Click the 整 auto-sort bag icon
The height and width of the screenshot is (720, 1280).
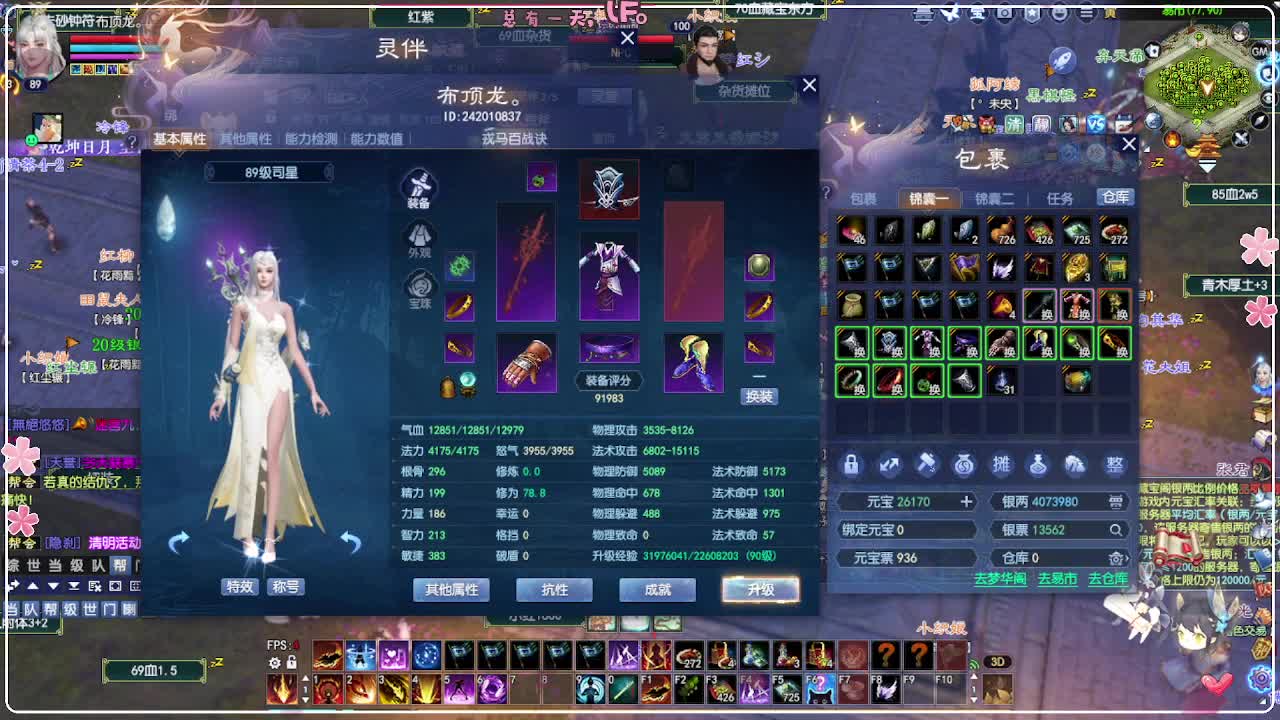point(1113,463)
